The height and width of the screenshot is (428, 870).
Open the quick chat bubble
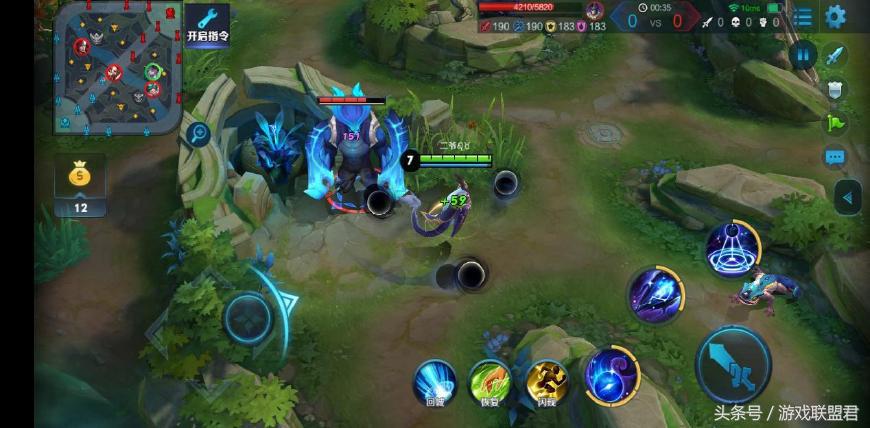836,157
